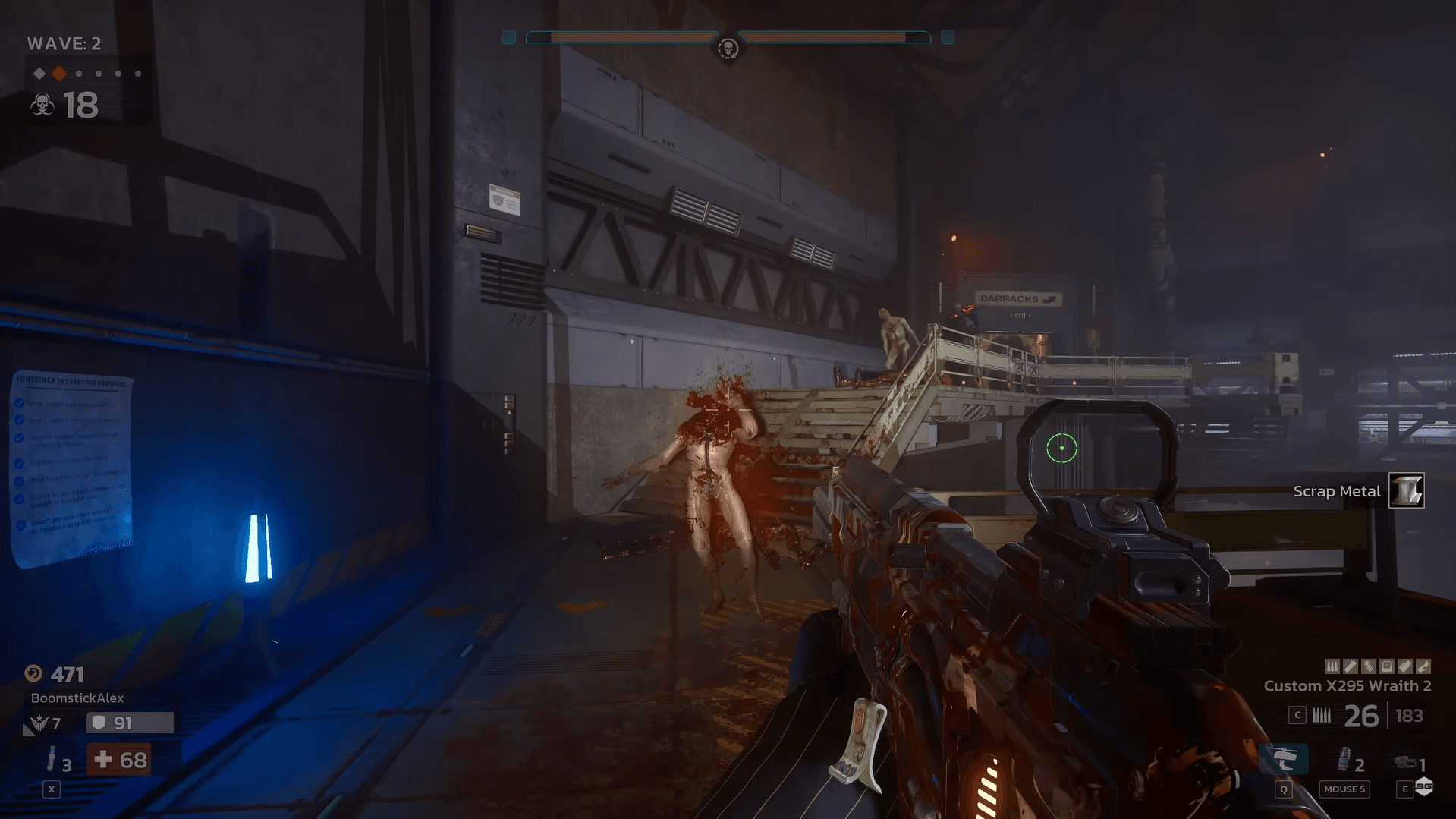Image resolution: width=1456 pixels, height=819 pixels.
Task: Click the biohazard skull enemy counter icon
Action: tap(42, 105)
